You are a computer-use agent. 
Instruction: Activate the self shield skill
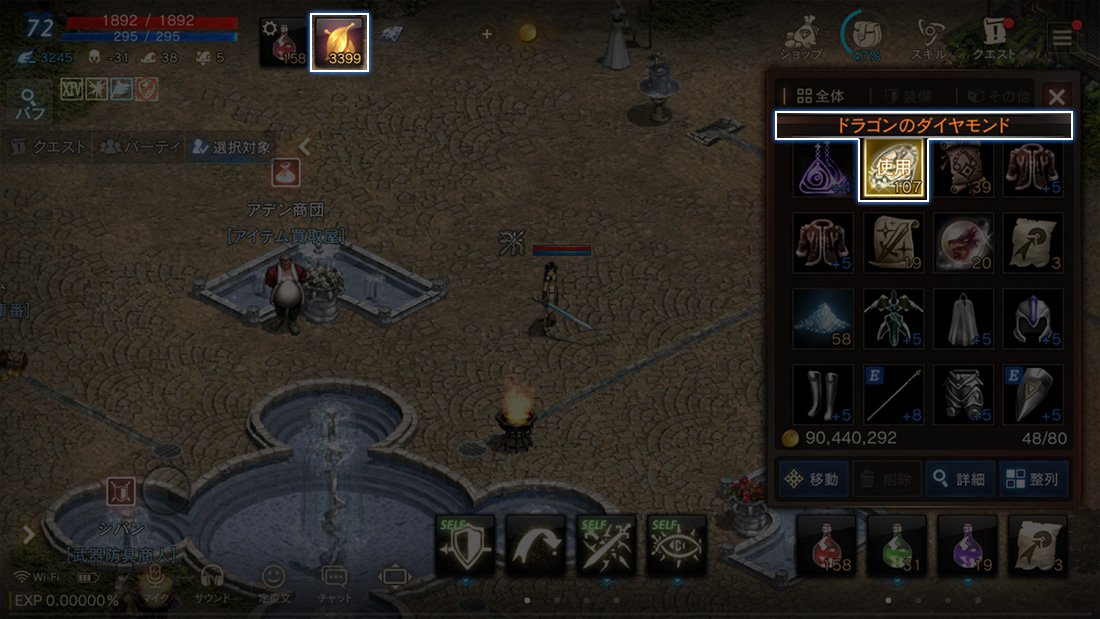(465, 545)
